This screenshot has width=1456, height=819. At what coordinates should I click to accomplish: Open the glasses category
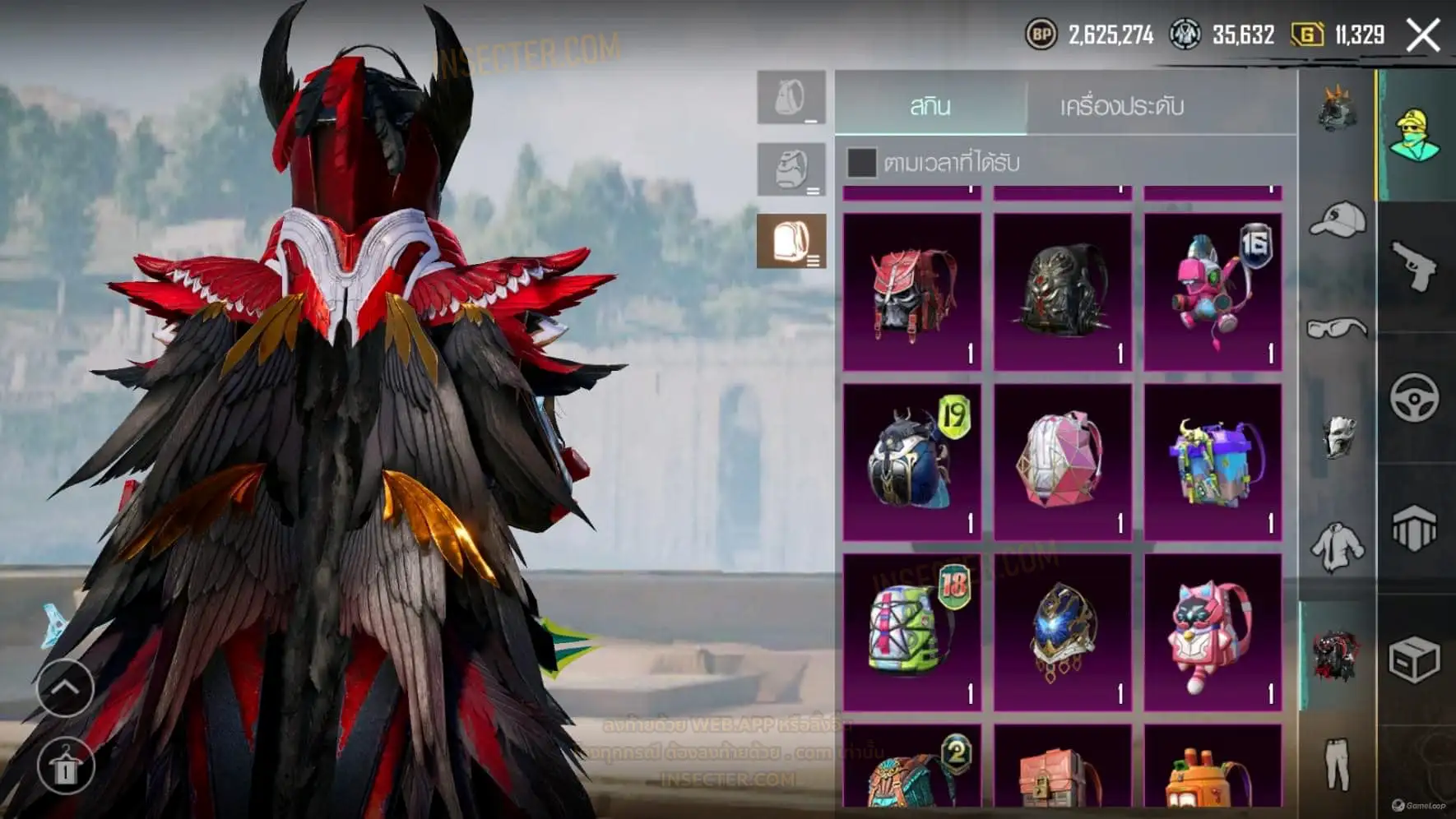click(x=1337, y=329)
